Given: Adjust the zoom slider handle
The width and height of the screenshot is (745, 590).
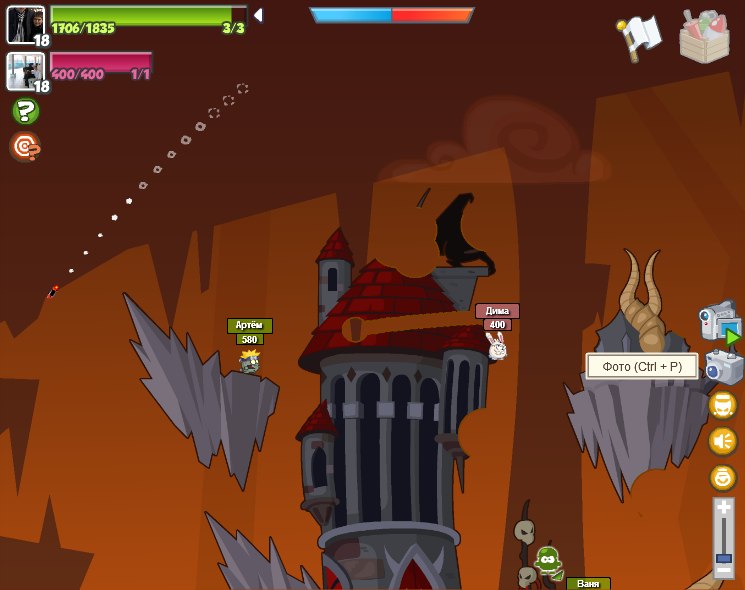Looking at the screenshot, I should (723, 557).
